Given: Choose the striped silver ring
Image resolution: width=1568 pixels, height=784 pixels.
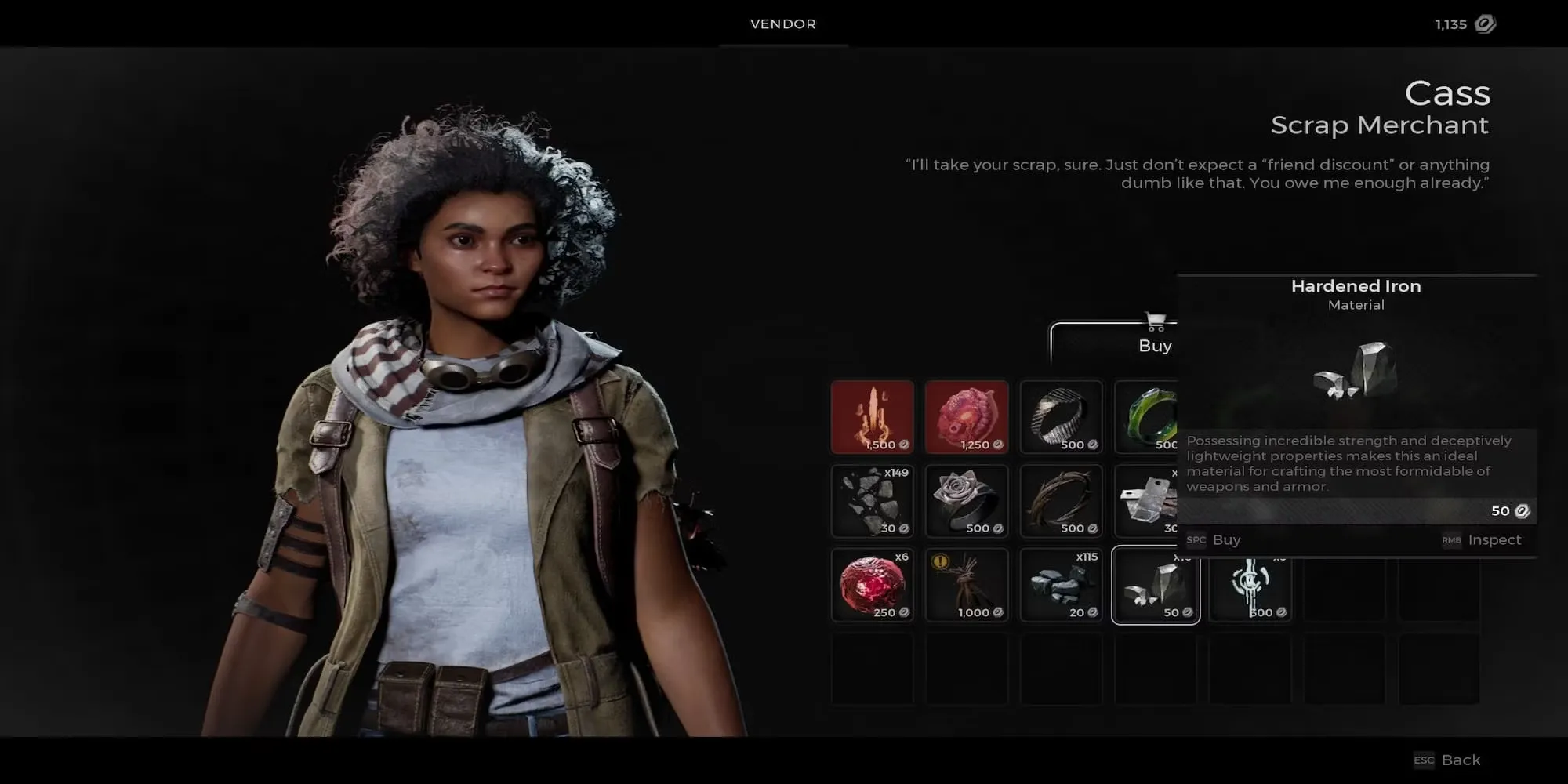Looking at the screenshot, I should click(x=1061, y=417).
